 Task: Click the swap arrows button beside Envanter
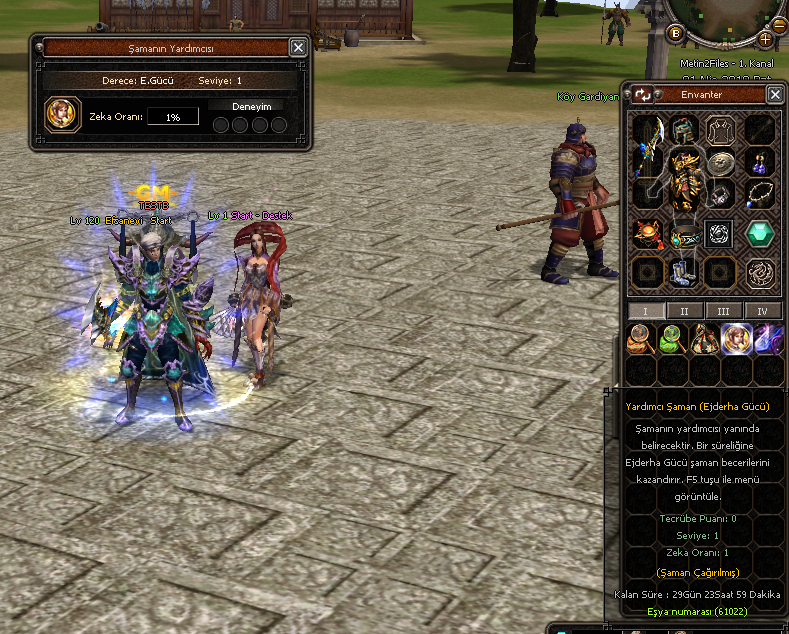point(643,95)
